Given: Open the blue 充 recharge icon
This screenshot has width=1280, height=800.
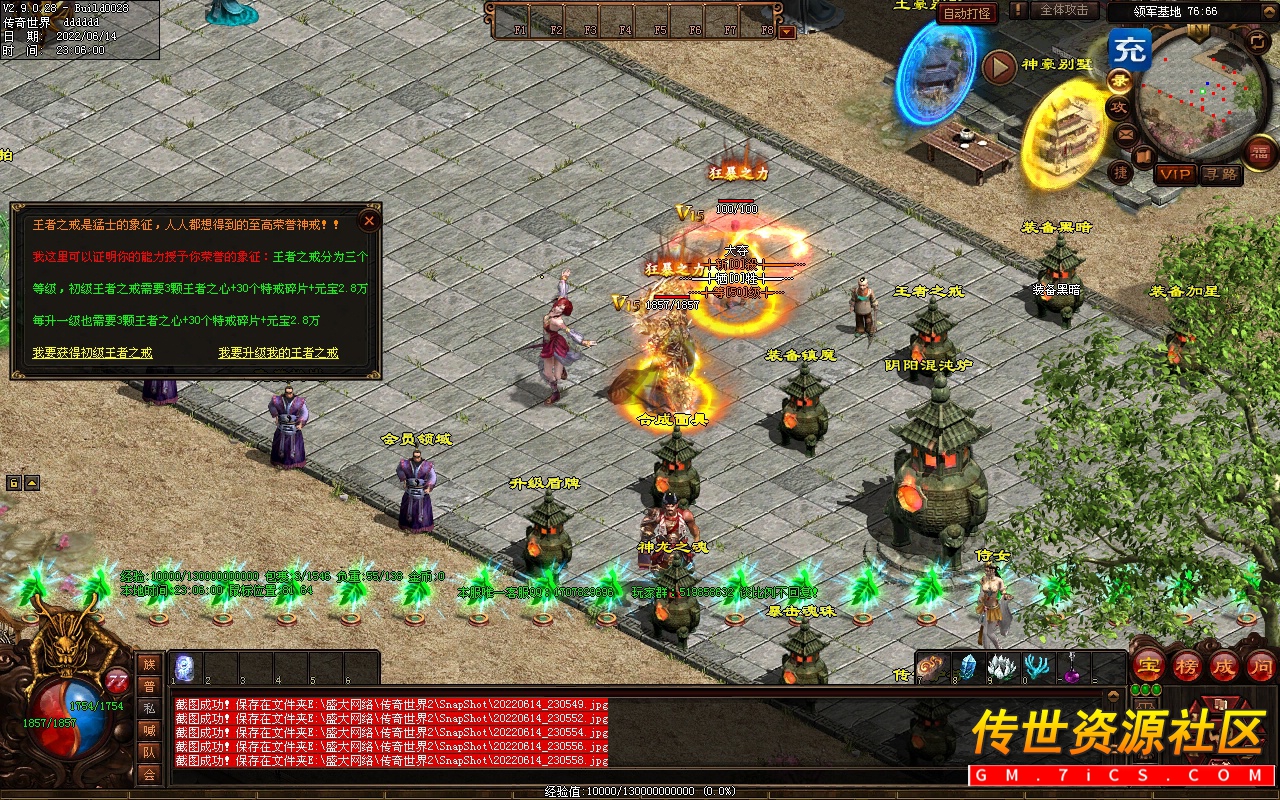Looking at the screenshot, I should (x=1130, y=49).
